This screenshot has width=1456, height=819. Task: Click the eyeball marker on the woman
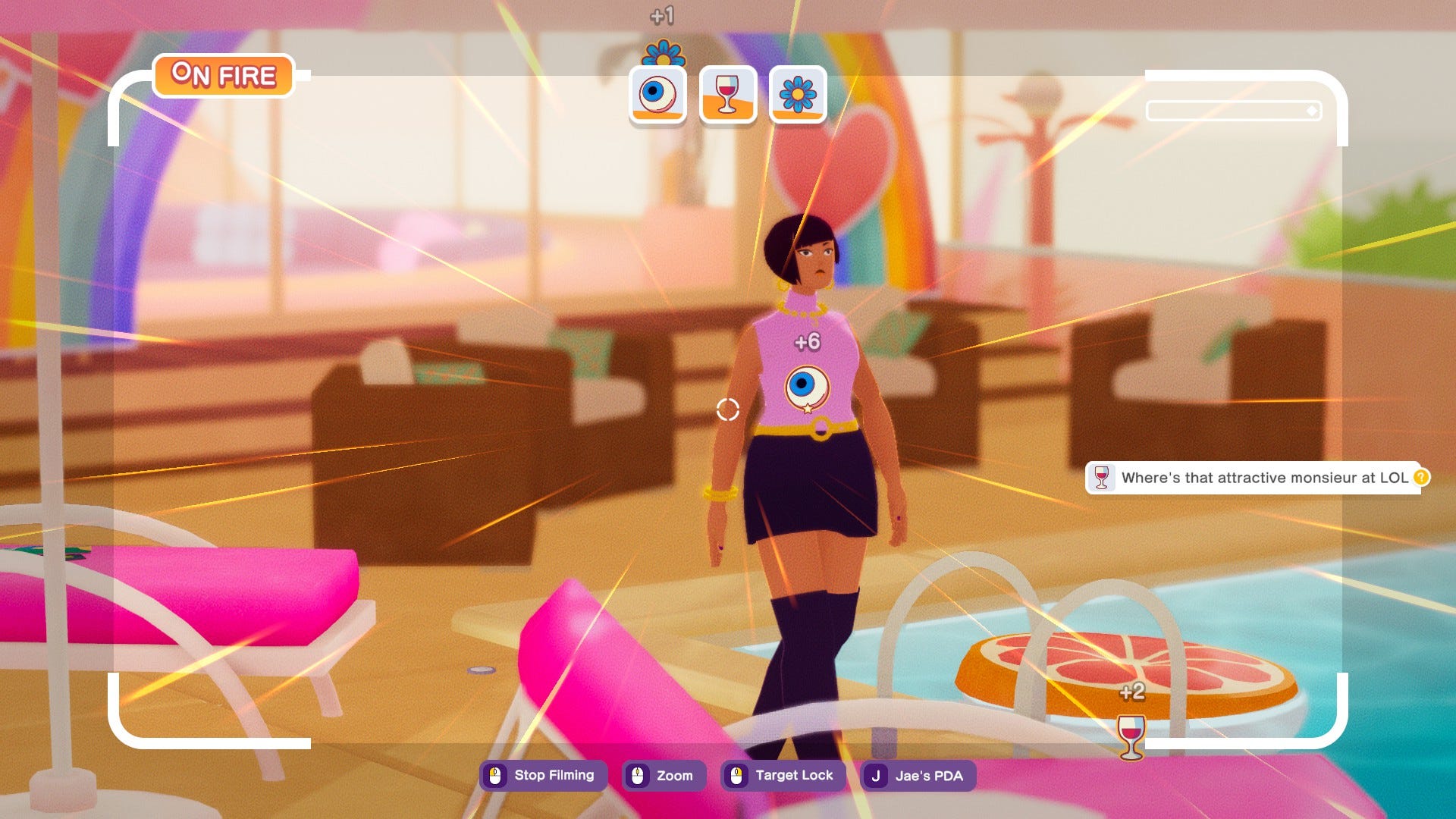click(805, 387)
